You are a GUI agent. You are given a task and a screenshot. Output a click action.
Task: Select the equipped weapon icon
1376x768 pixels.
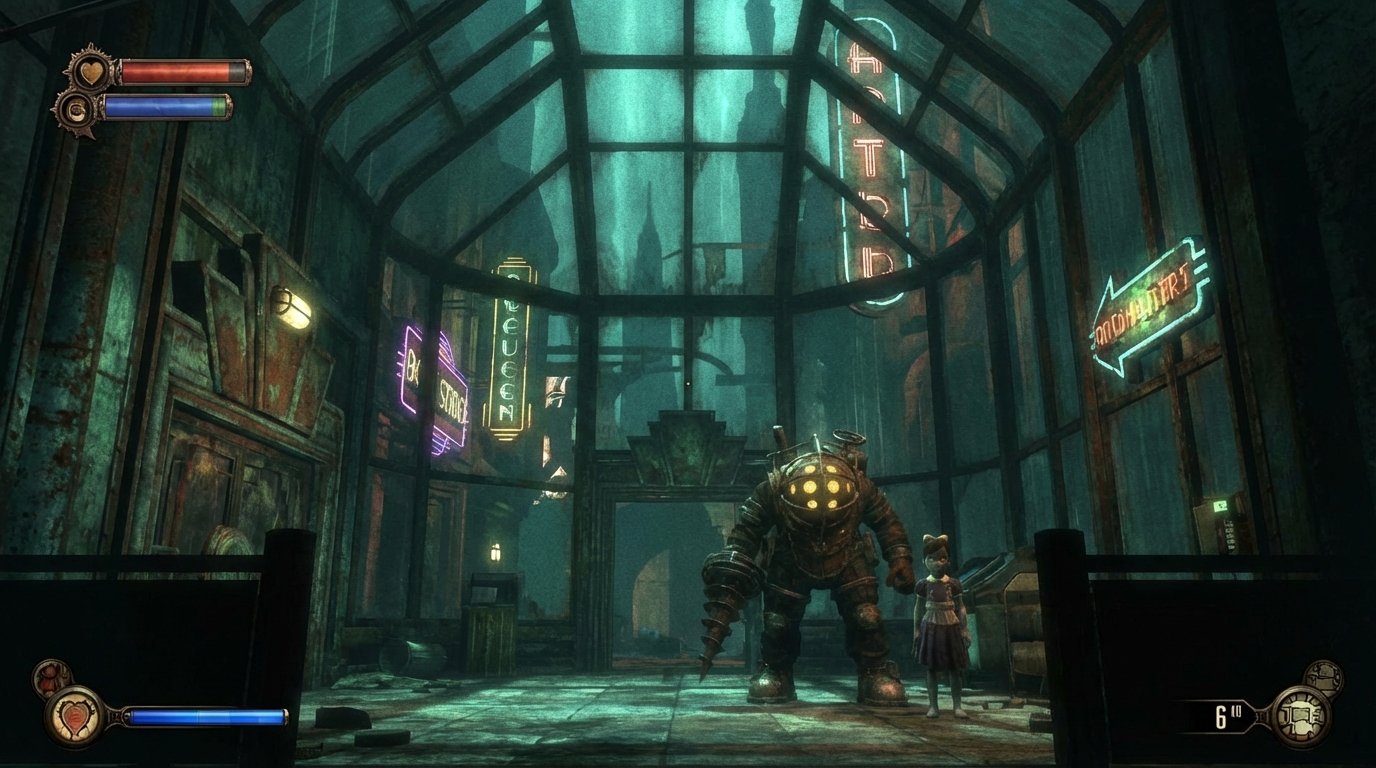[1298, 716]
